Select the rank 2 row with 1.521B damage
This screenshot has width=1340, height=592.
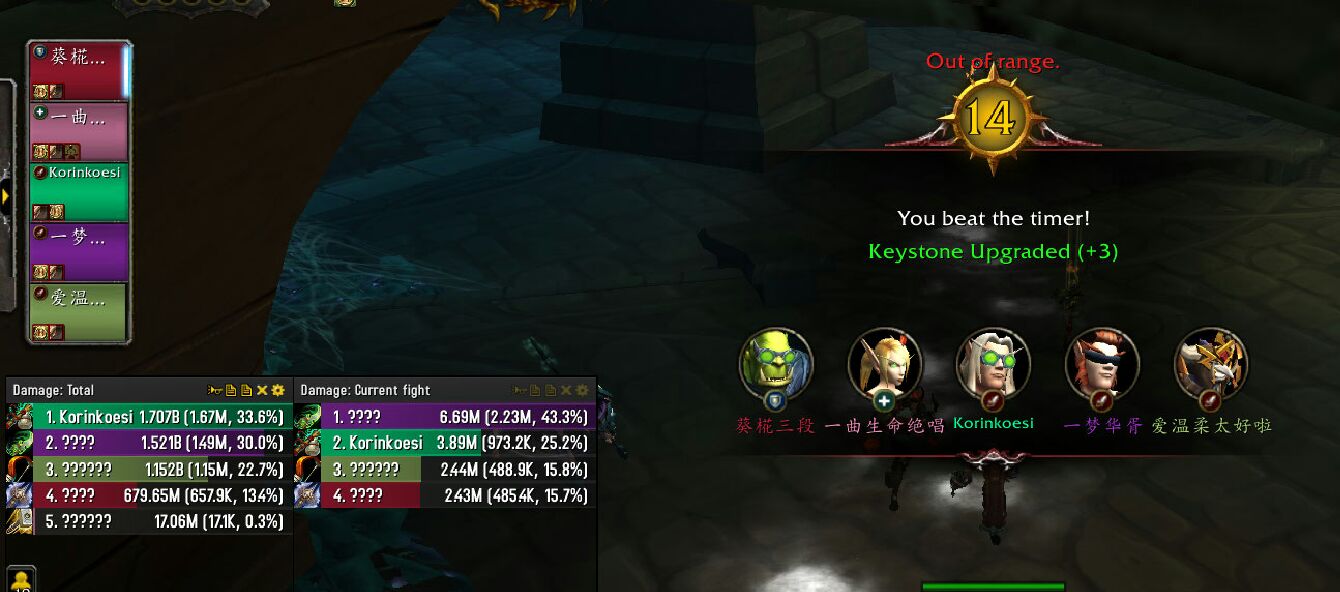[x=150, y=443]
